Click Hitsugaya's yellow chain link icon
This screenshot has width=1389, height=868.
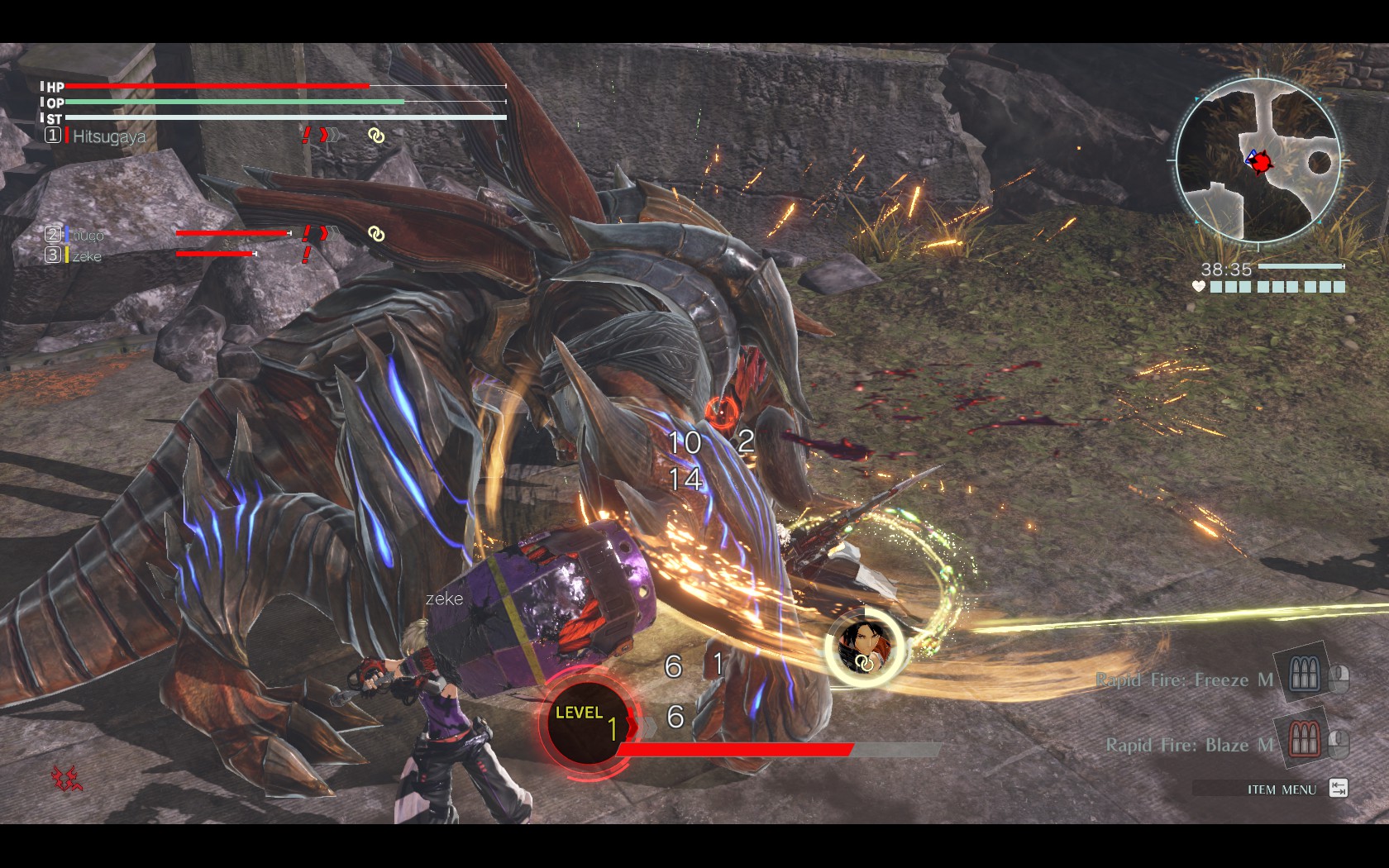coord(376,136)
